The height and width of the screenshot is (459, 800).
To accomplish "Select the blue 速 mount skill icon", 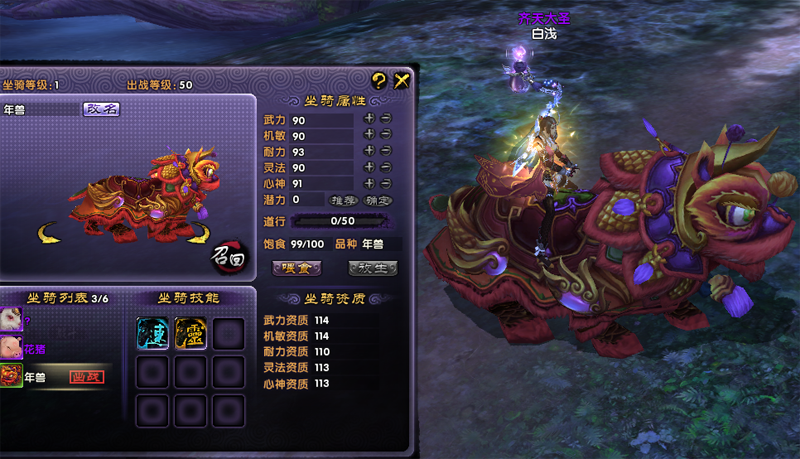I will point(152,333).
